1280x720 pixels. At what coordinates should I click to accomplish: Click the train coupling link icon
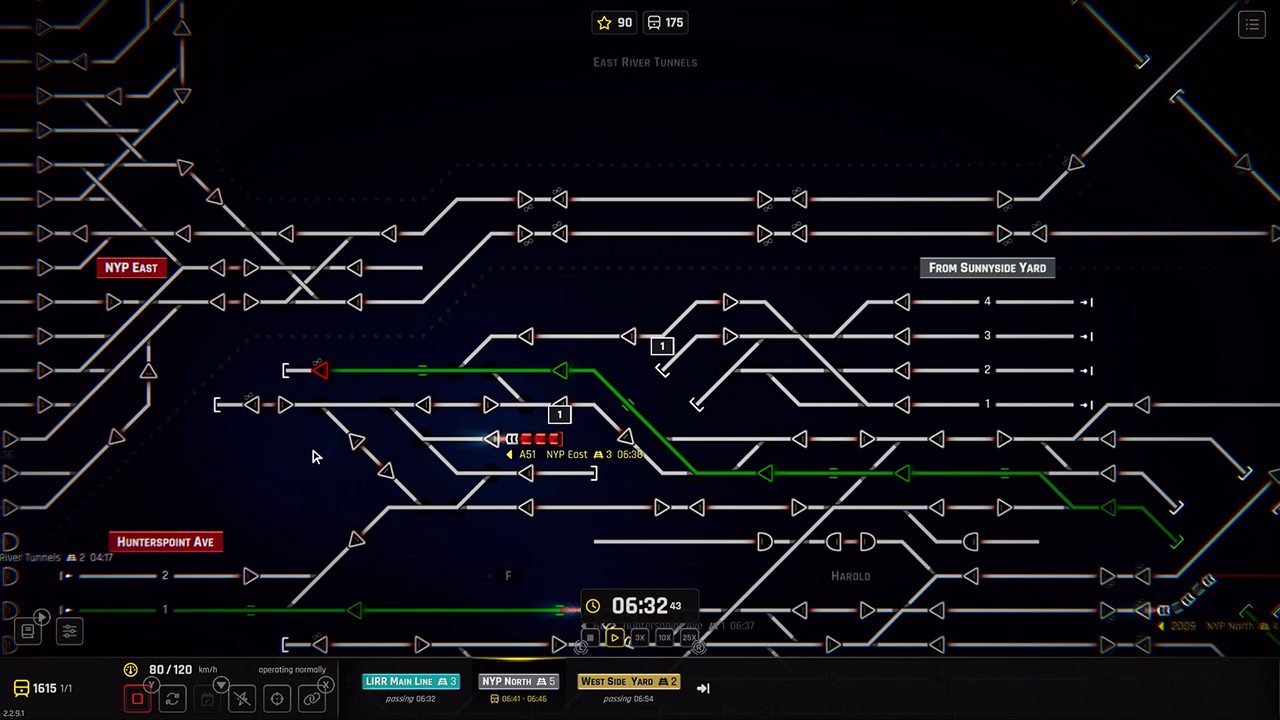click(x=311, y=698)
